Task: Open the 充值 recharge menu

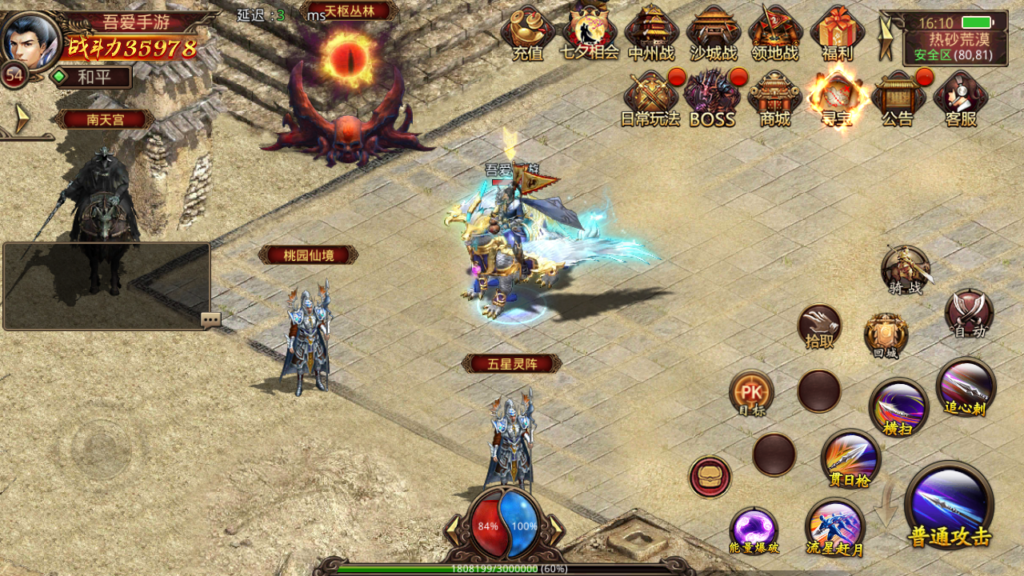Action: point(527,33)
